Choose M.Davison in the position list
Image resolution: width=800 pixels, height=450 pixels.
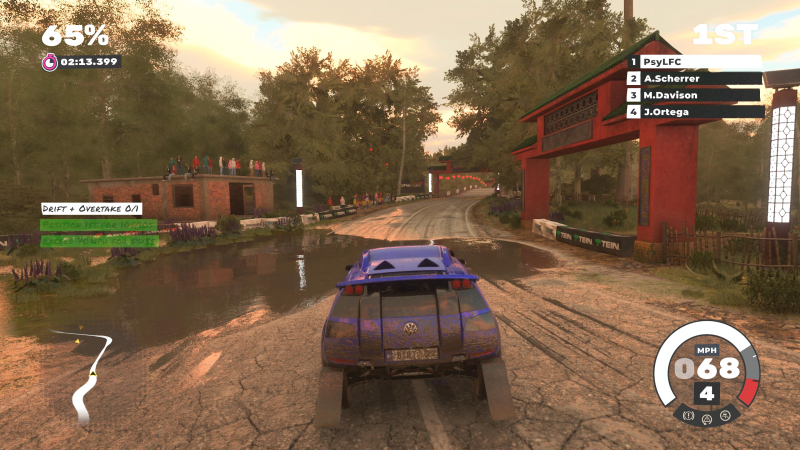[695, 95]
